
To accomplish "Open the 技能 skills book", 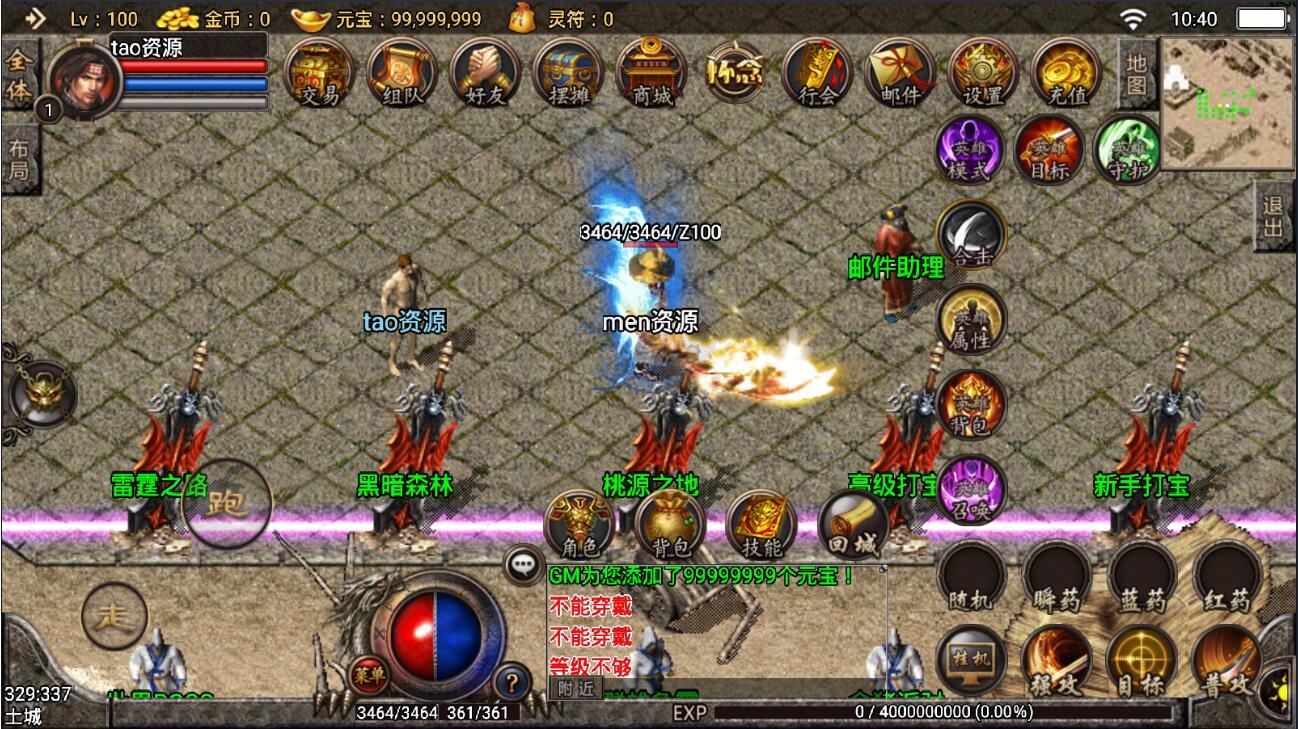I will (x=761, y=524).
